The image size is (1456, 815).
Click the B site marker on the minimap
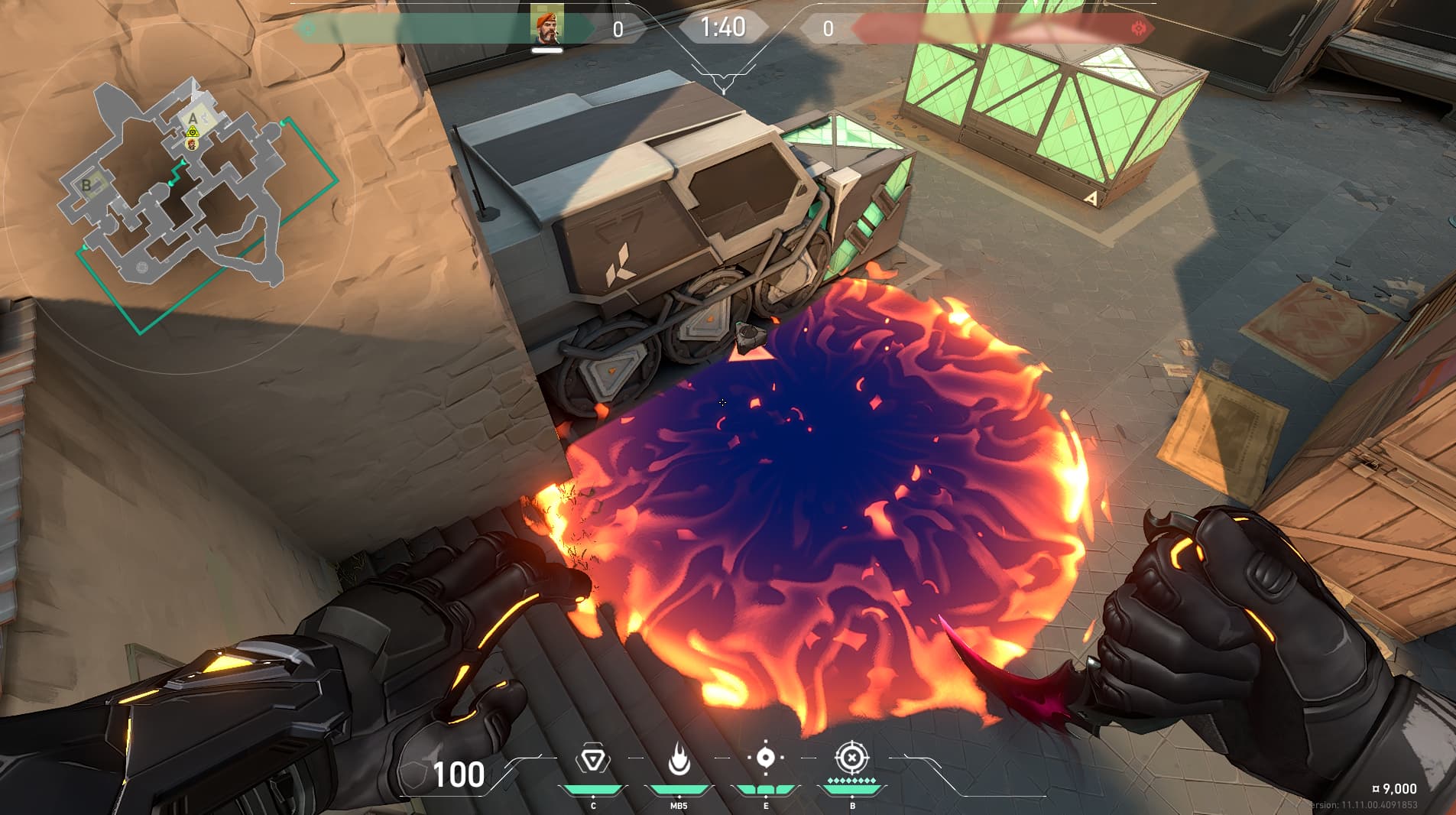tap(86, 184)
